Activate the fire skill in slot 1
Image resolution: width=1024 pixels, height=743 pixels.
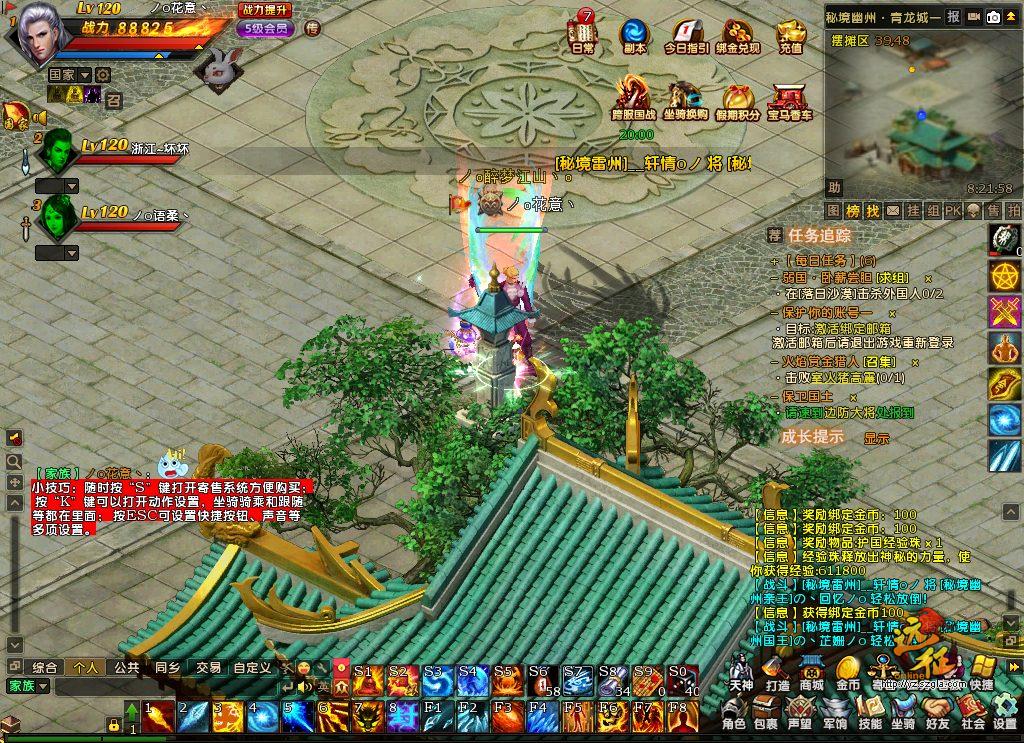click(x=158, y=716)
